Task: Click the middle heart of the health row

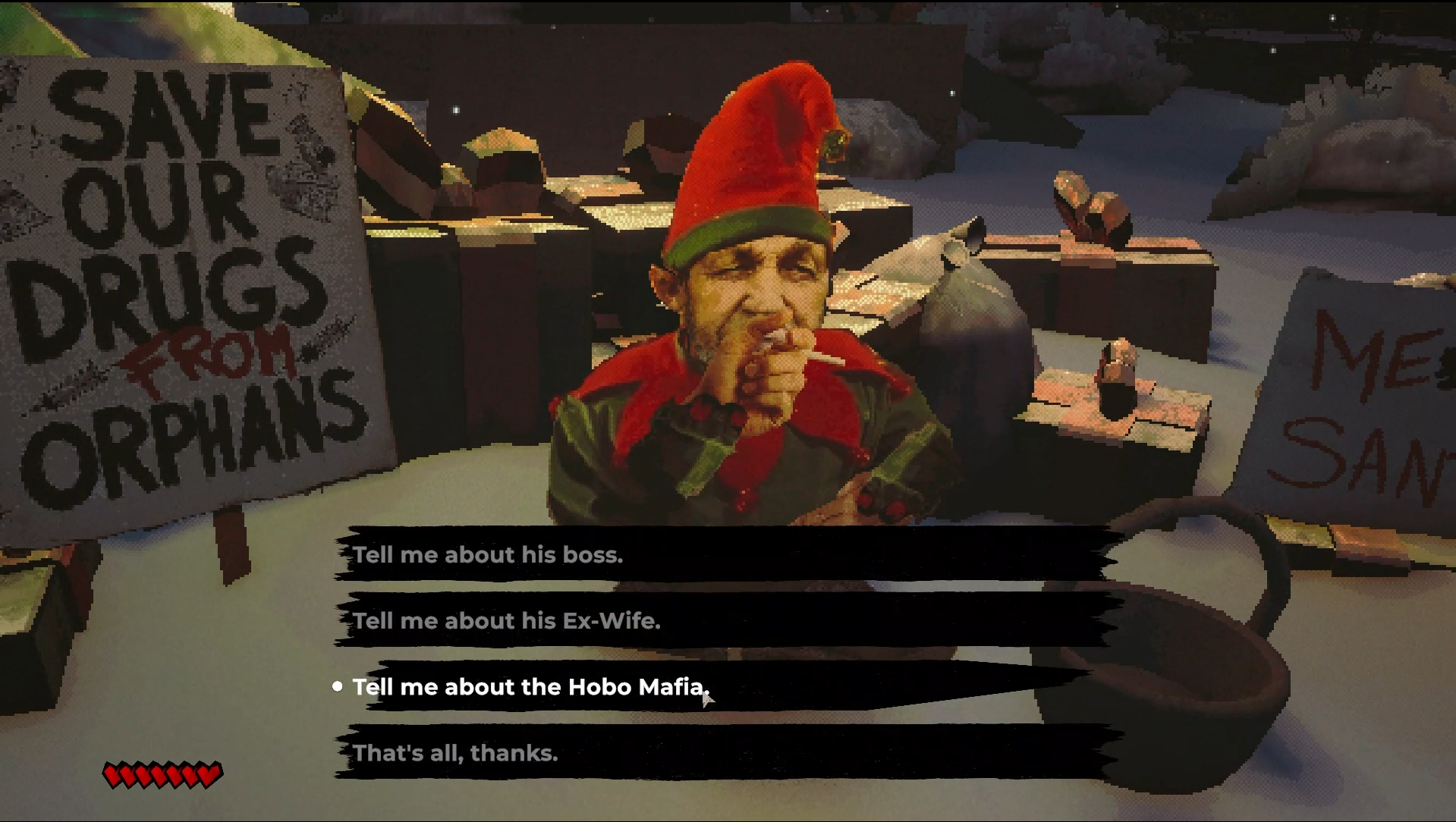Action: pos(158,775)
